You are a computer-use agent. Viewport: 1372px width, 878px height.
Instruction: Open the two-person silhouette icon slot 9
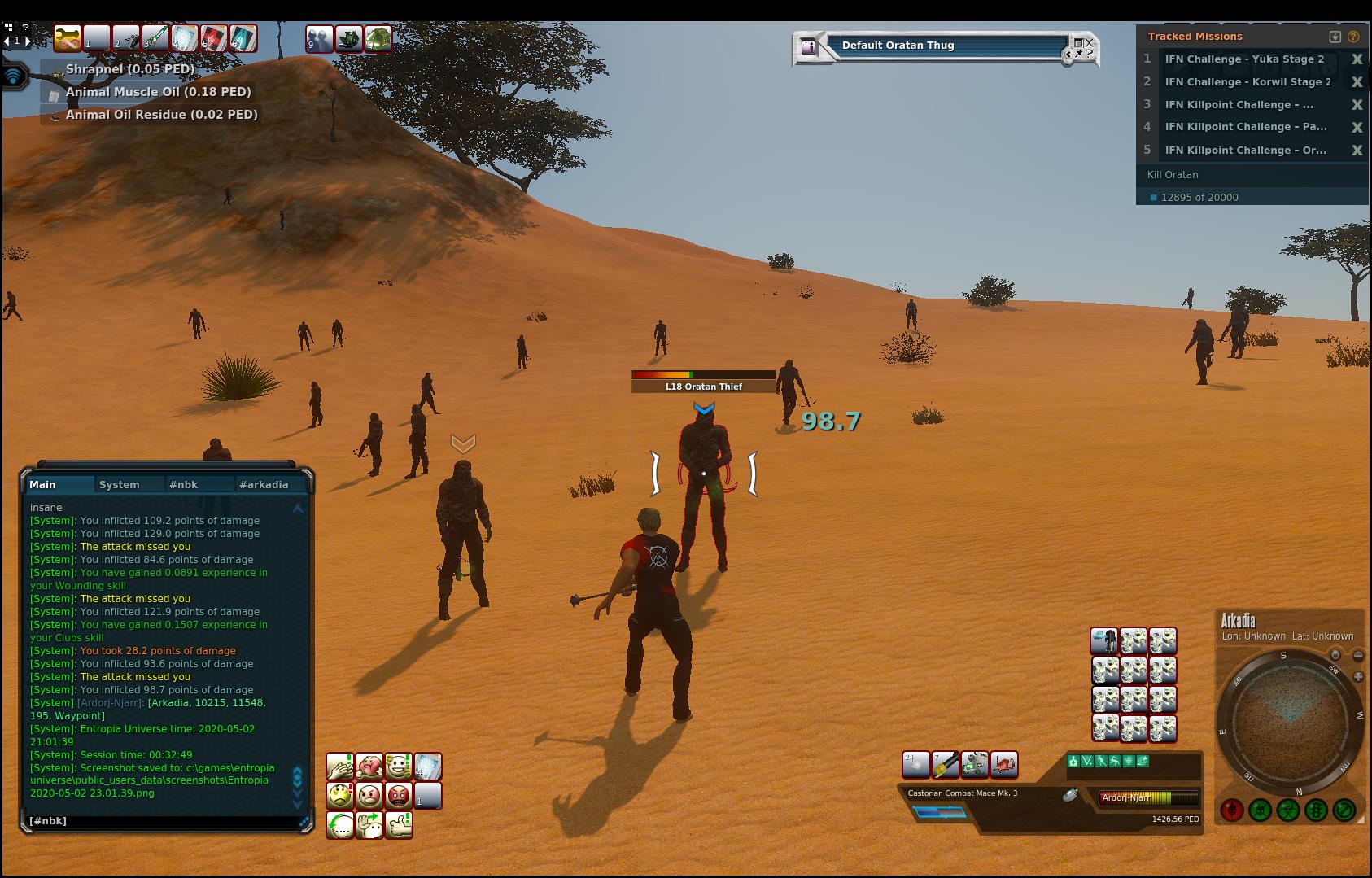pos(319,38)
